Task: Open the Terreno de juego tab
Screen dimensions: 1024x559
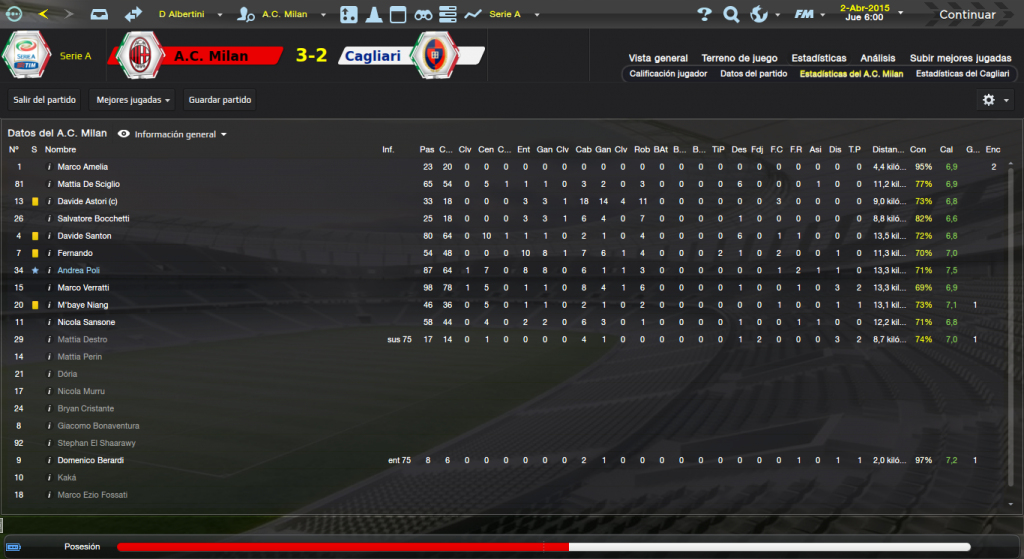Action: pos(740,58)
